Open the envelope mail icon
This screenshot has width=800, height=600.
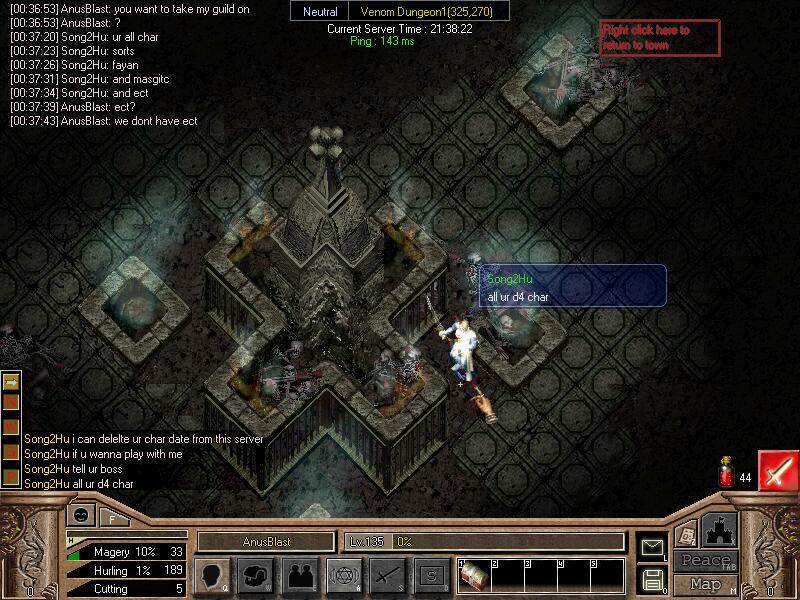[652, 547]
